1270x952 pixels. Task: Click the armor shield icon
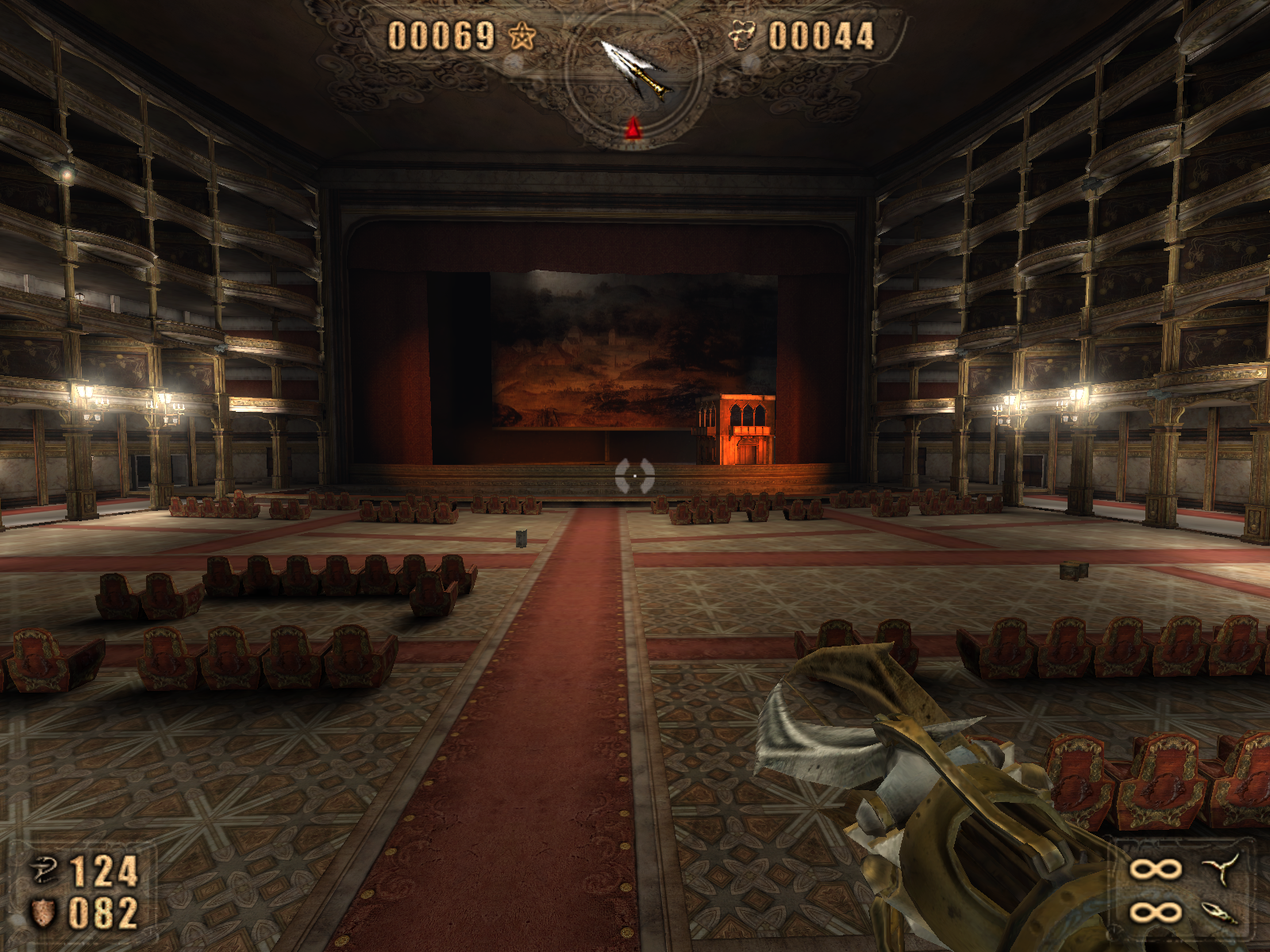click(x=43, y=912)
